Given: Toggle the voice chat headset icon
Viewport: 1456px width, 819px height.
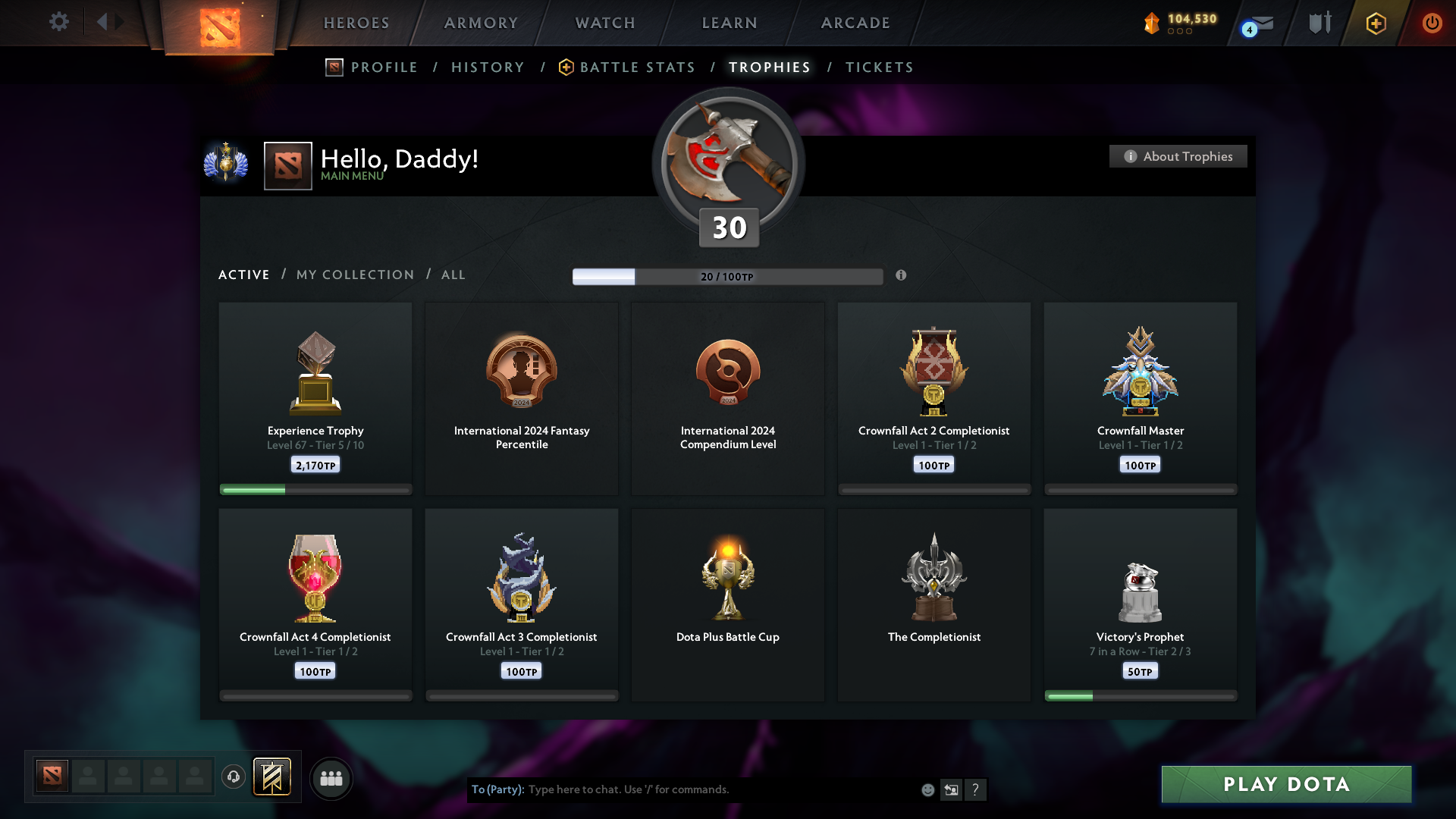Looking at the screenshot, I should point(233,777).
